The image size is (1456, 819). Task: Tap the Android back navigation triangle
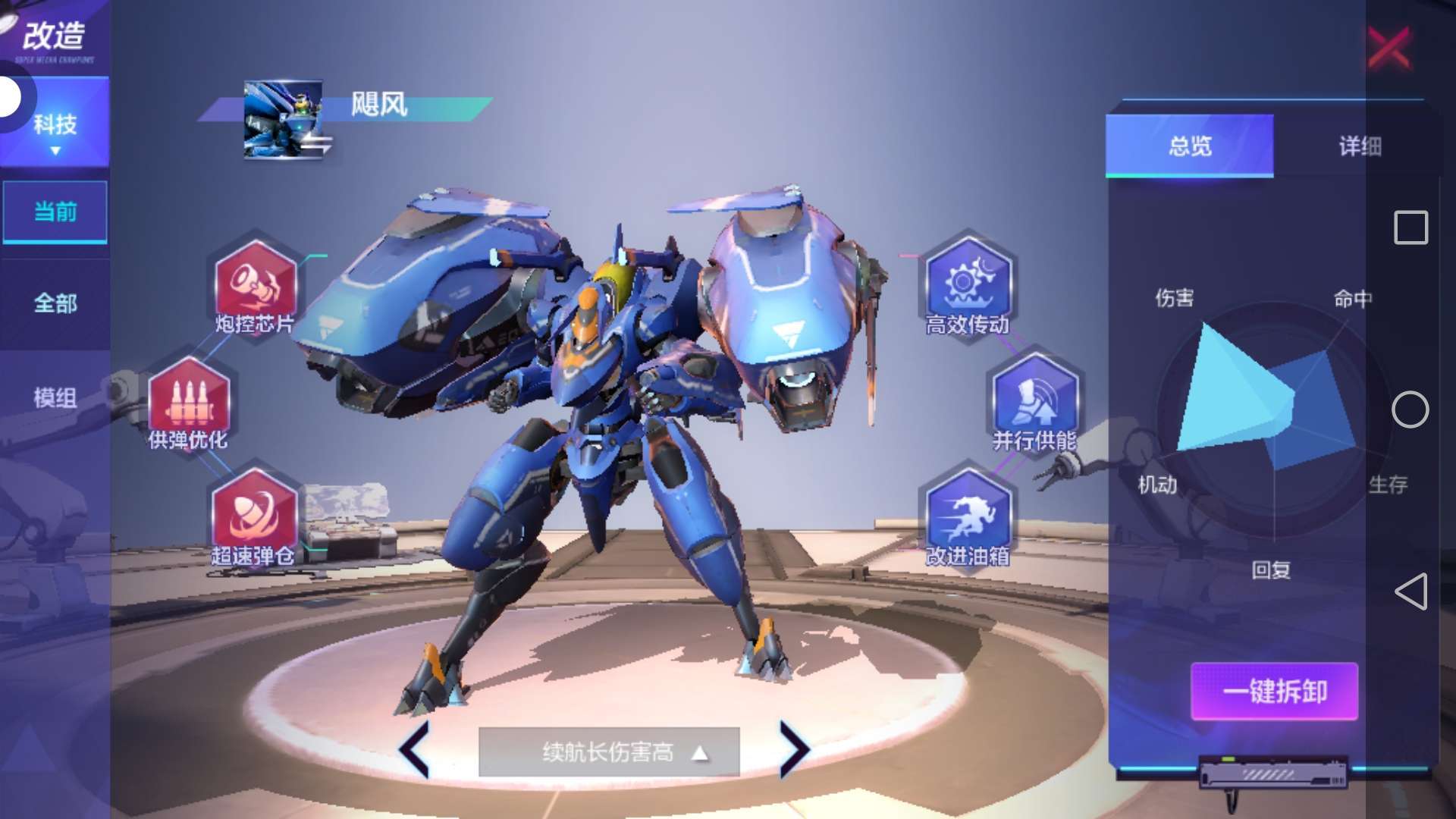pos(1411,591)
